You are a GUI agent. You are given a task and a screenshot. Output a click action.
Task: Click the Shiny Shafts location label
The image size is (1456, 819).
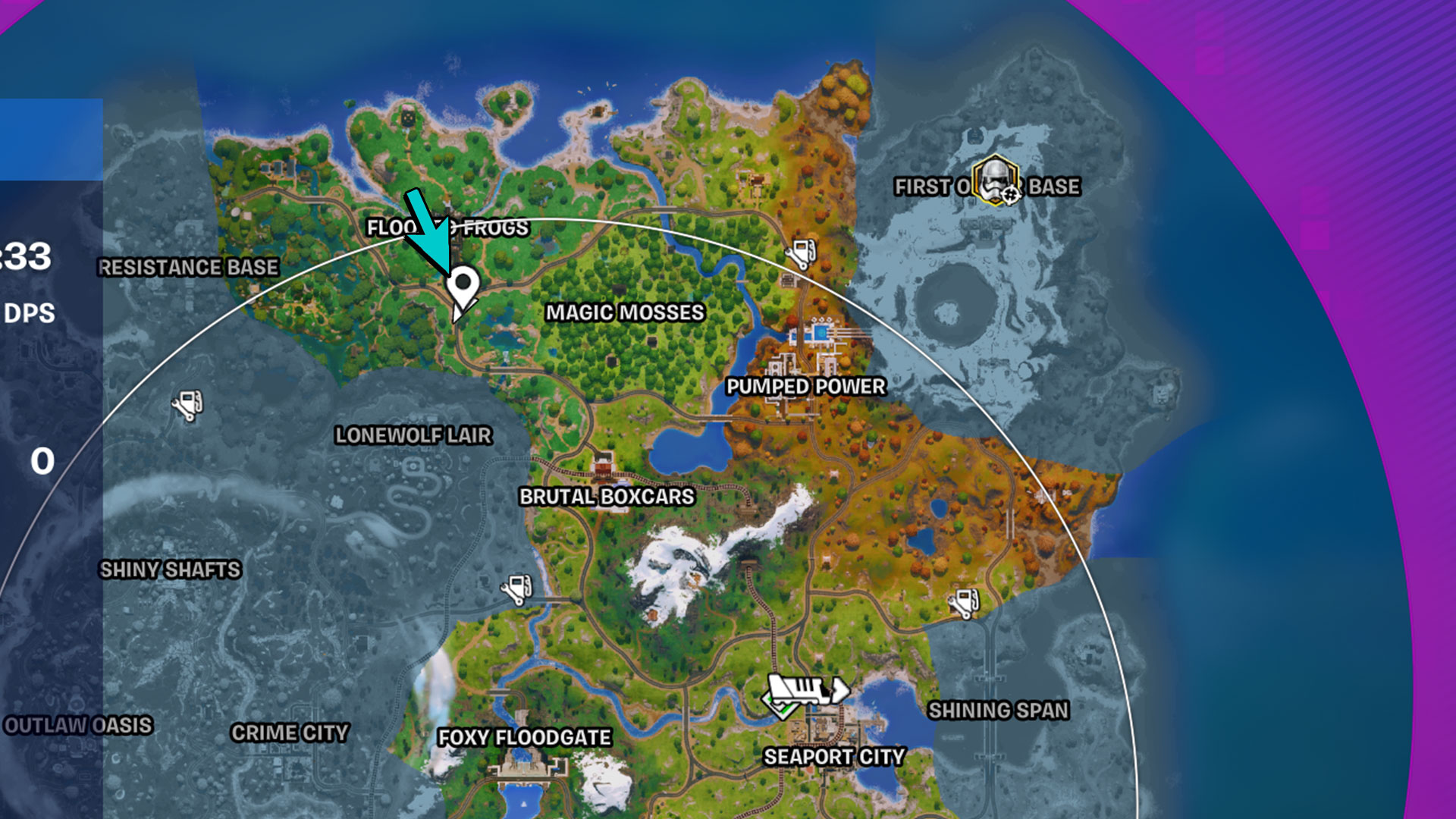pos(170,570)
